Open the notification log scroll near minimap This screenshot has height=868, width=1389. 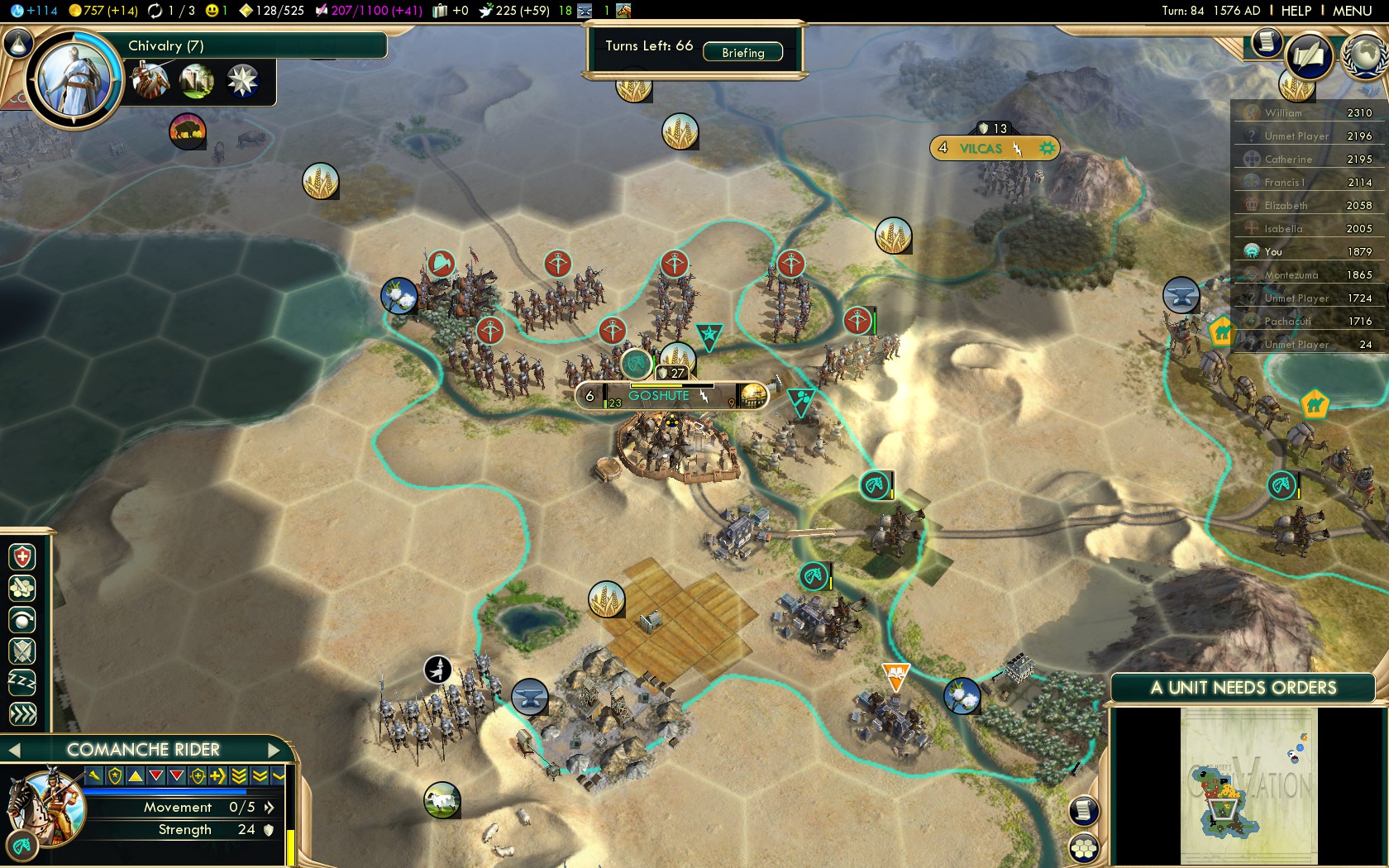tap(1084, 811)
